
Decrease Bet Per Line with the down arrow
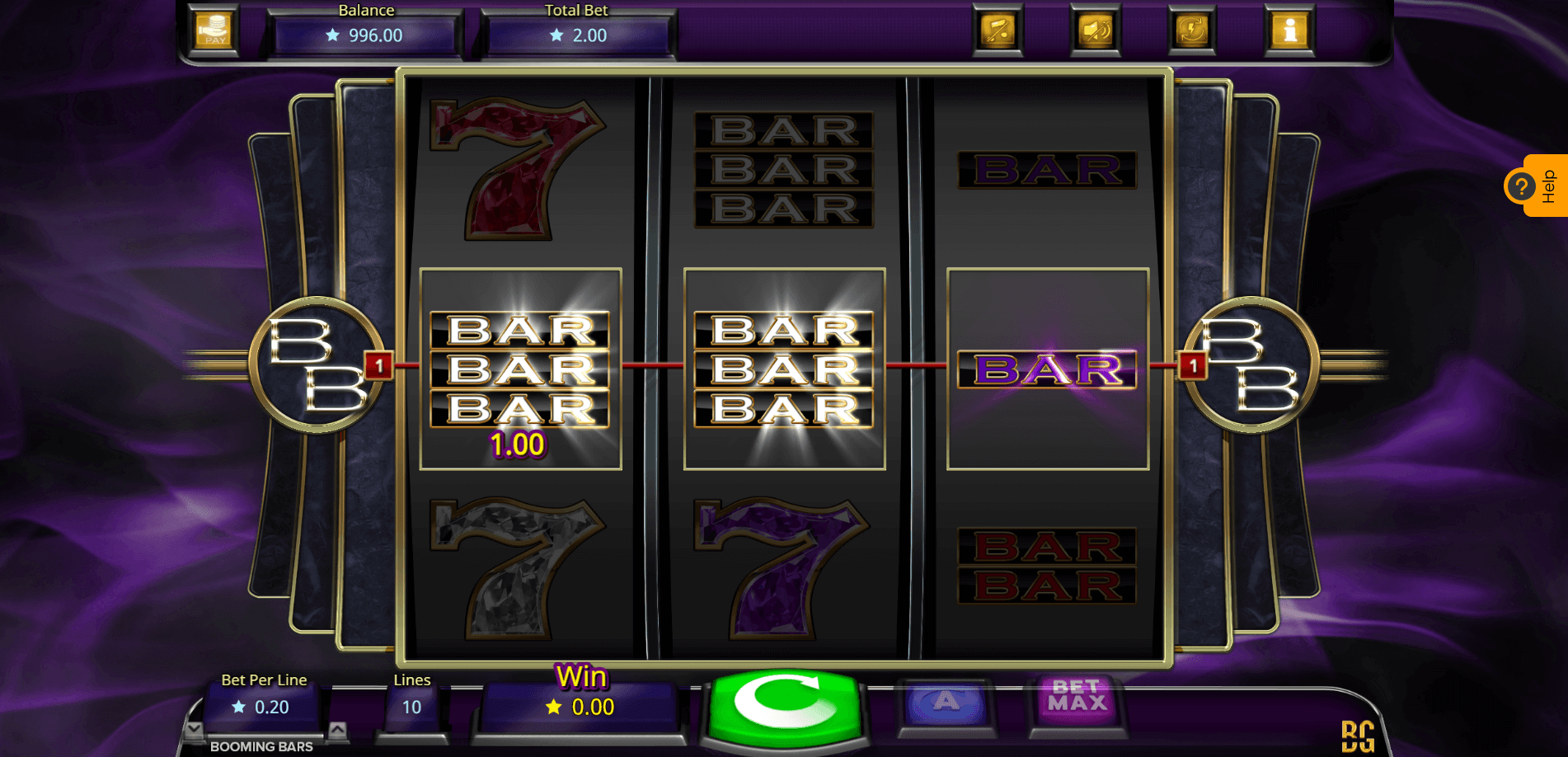point(194,729)
